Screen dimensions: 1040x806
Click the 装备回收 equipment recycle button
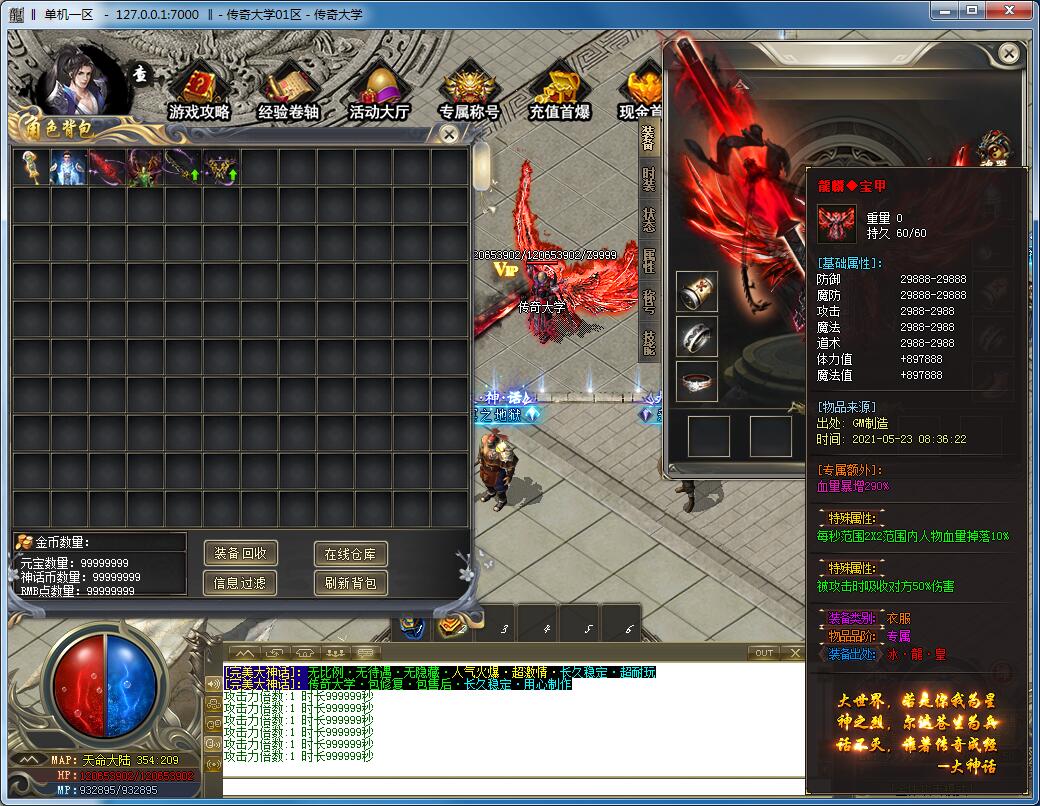click(x=241, y=553)
